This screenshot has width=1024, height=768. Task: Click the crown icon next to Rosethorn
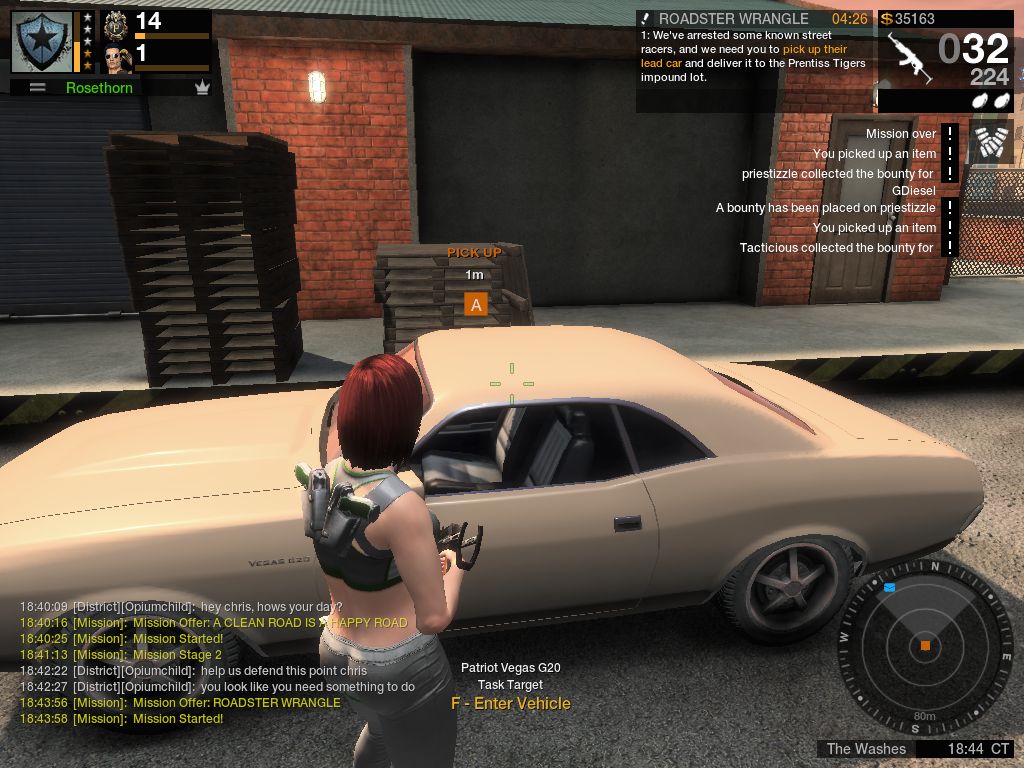point(203,88)
